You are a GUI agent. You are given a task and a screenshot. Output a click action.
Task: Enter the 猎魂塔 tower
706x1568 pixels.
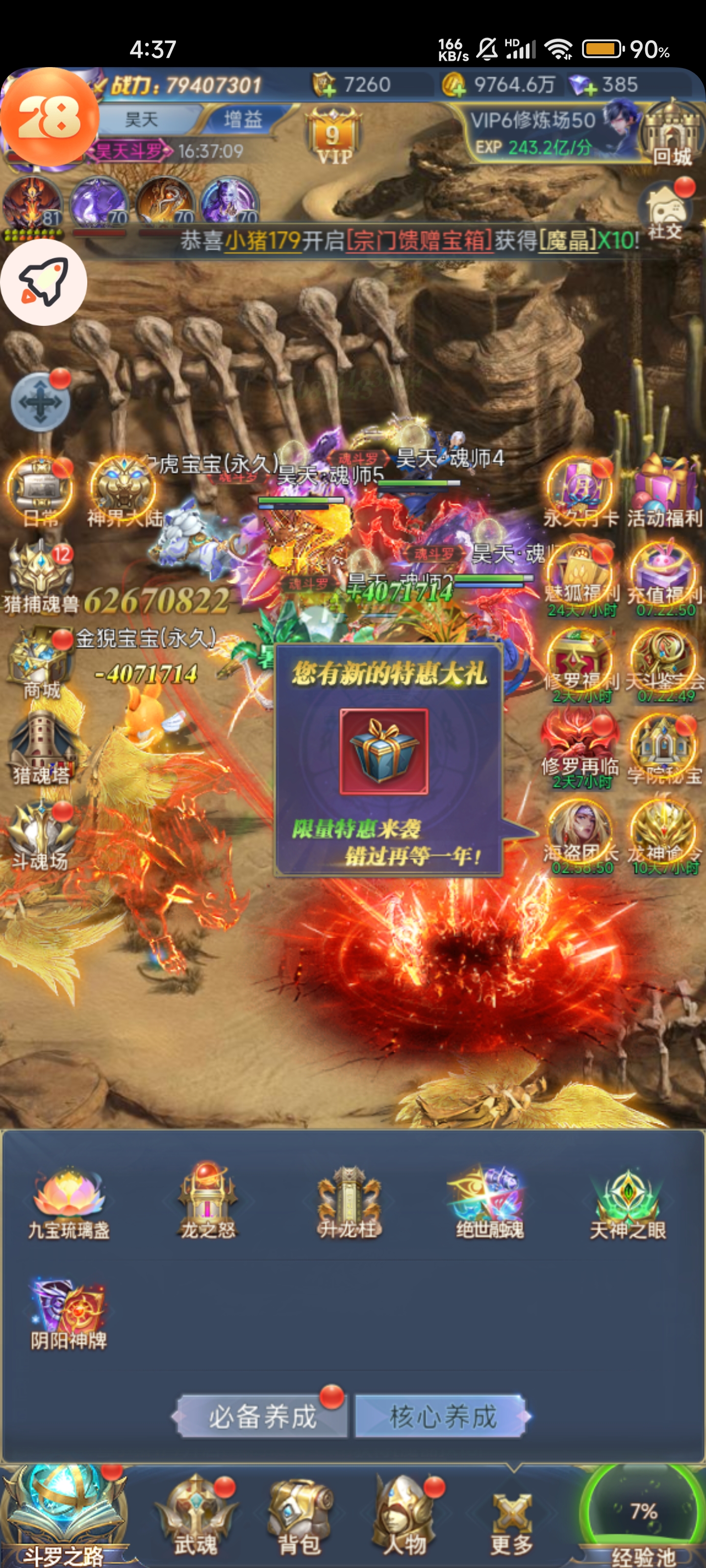coord(41,750)
